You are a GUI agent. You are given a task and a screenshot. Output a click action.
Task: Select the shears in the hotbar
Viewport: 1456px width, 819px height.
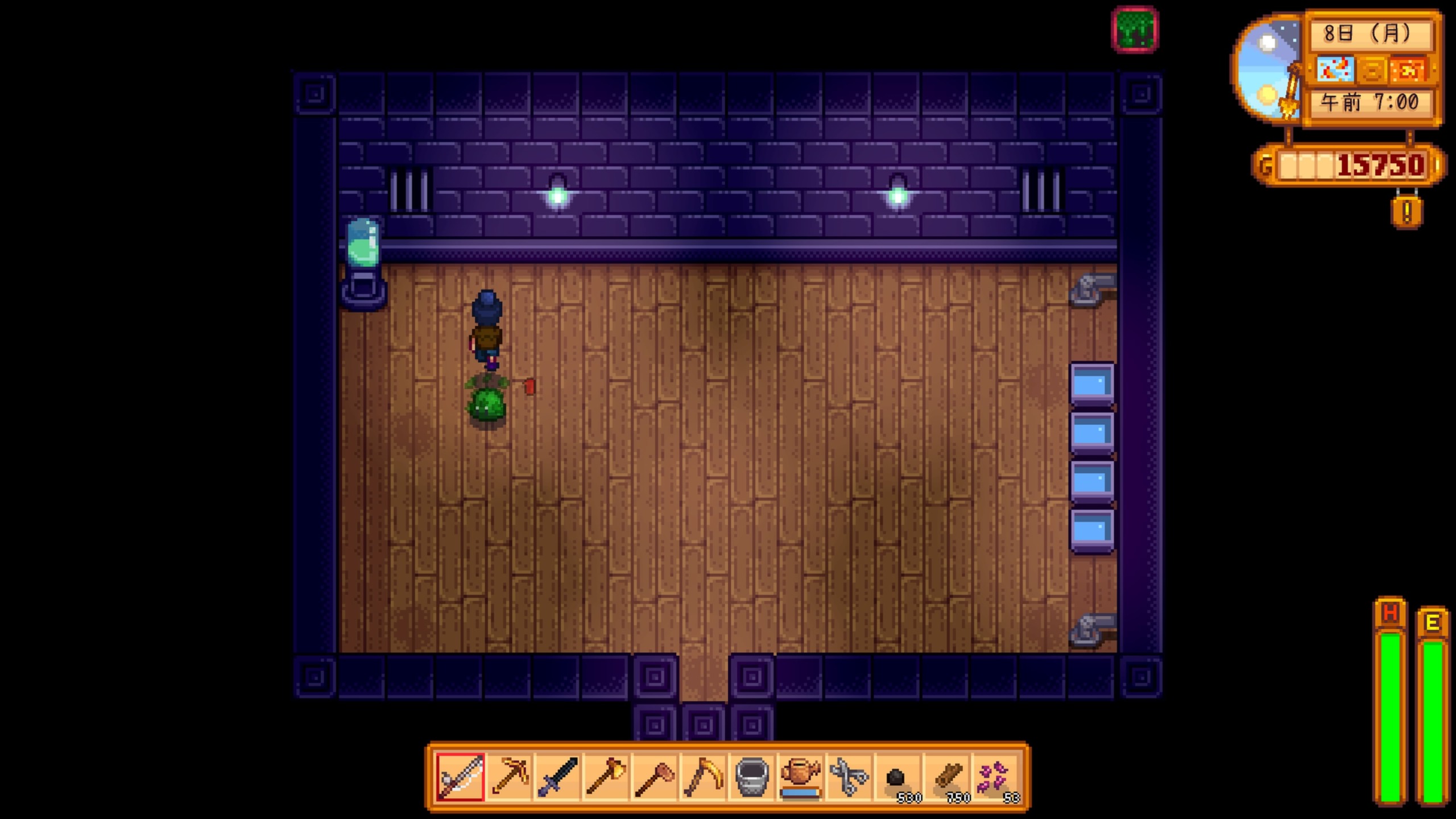tap(849, 777)
